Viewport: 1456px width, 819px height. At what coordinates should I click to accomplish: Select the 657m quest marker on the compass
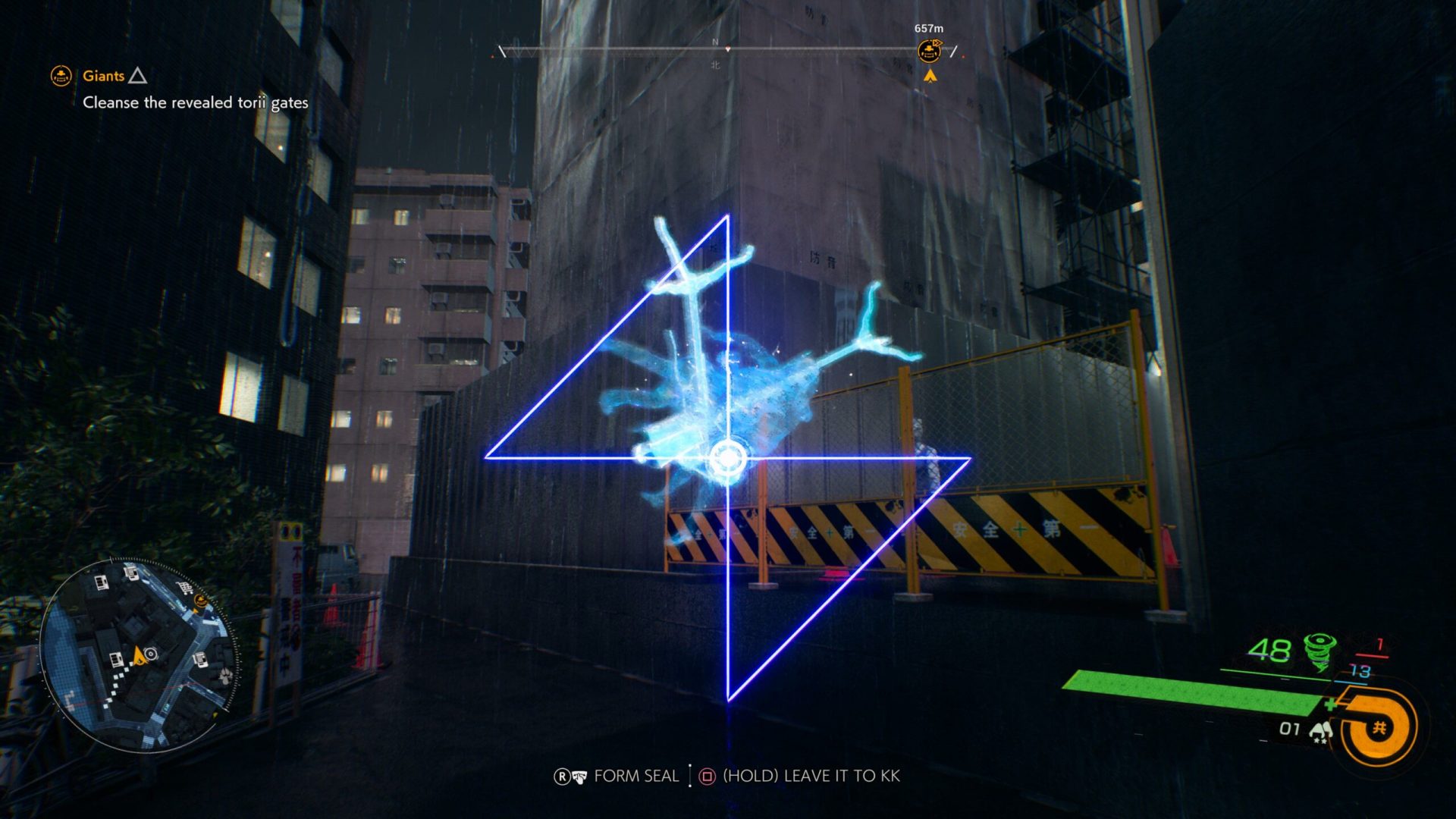coord(929,52)
